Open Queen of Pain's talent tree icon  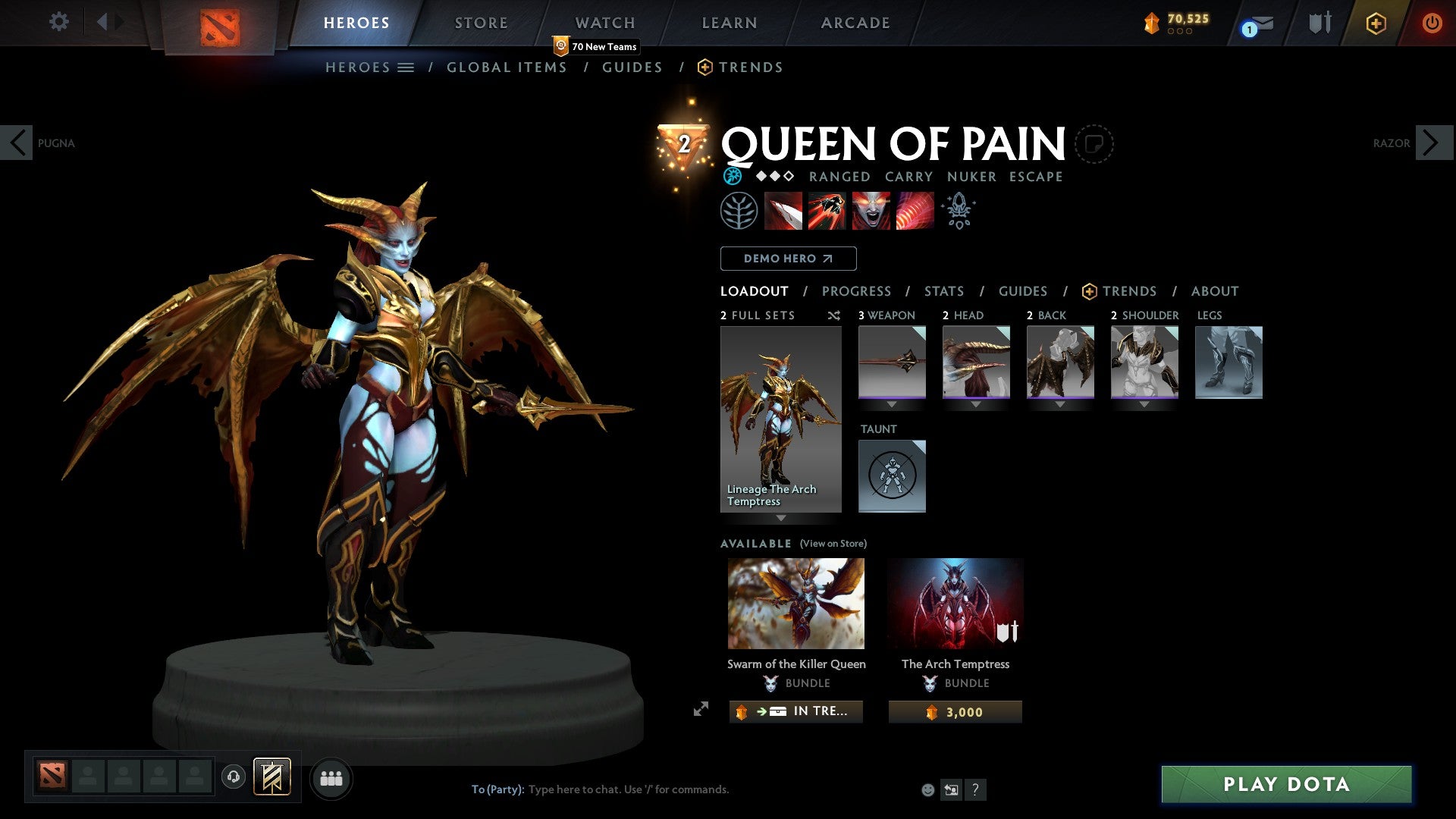coord(738,211)
